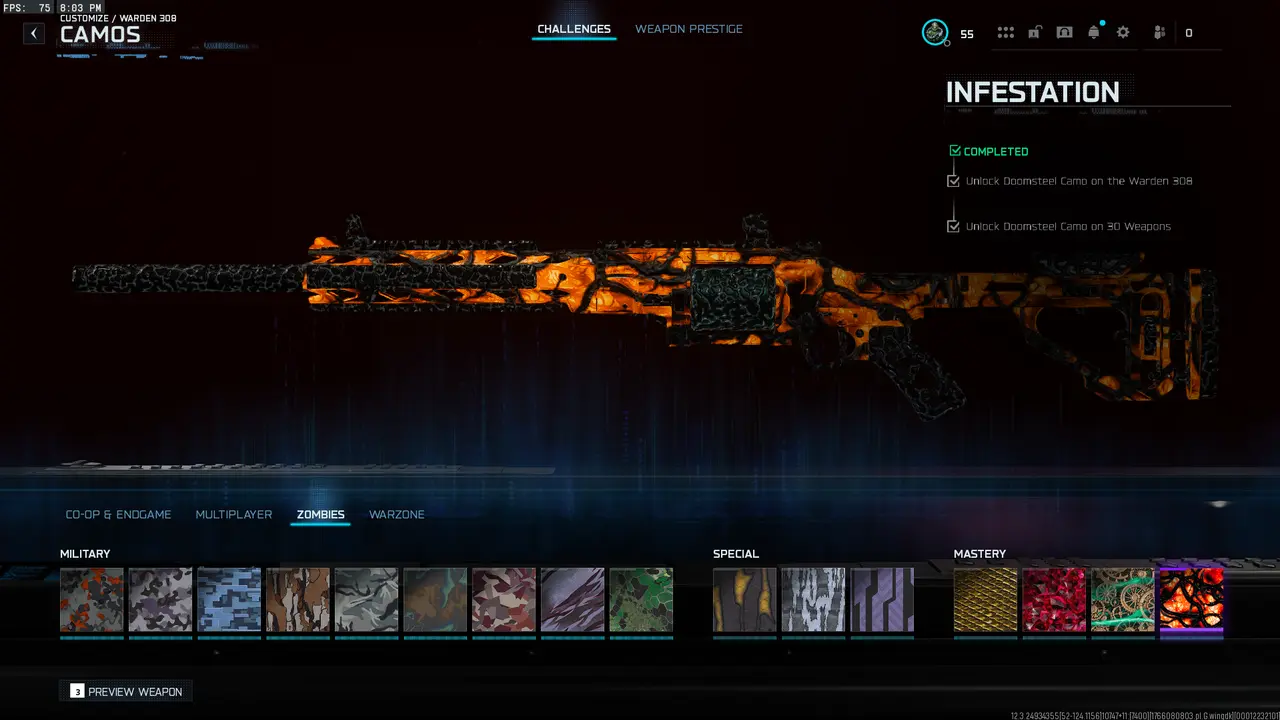This screenshot has height=720, width=1280.
Task: Open the recent unlocks padlock icon
Action: point(1034,31)
